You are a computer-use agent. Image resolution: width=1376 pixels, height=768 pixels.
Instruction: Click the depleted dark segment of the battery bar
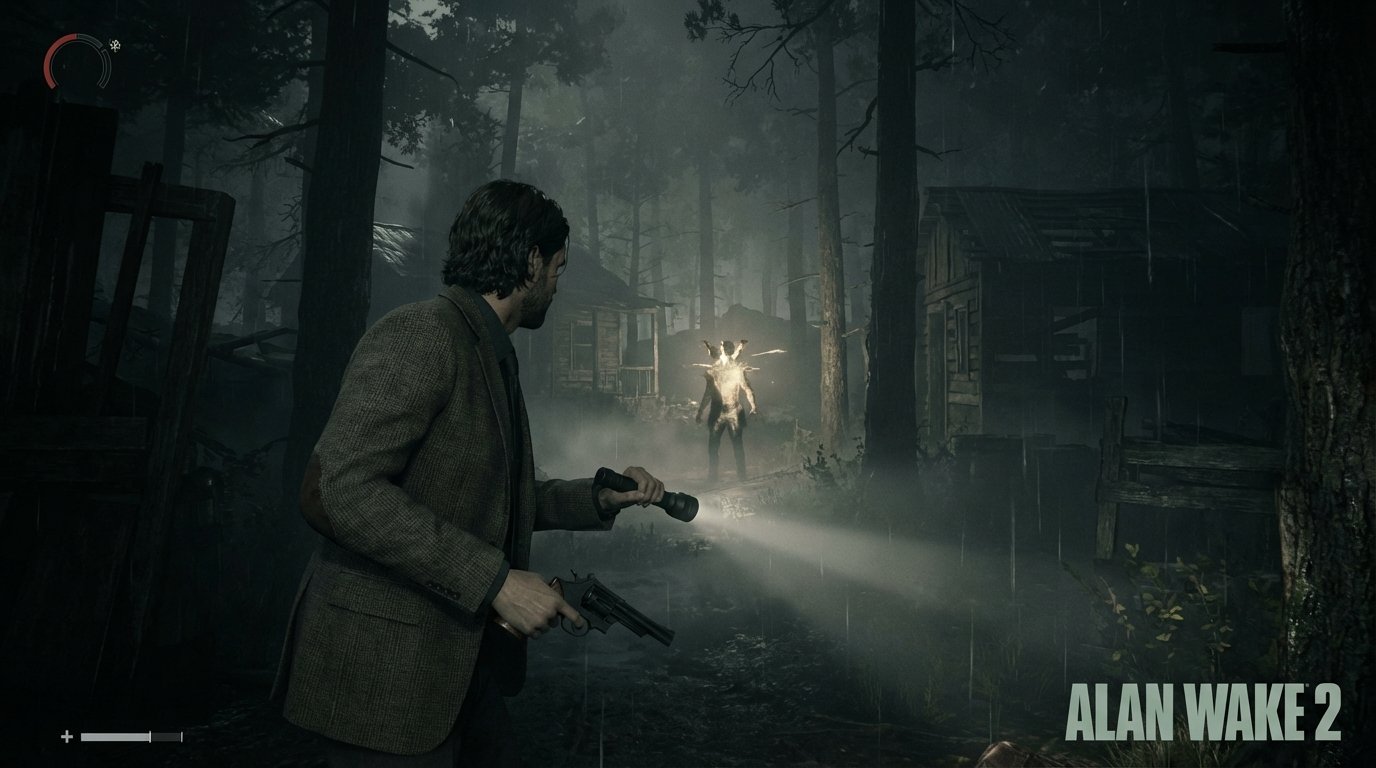(x=163, y=735)
